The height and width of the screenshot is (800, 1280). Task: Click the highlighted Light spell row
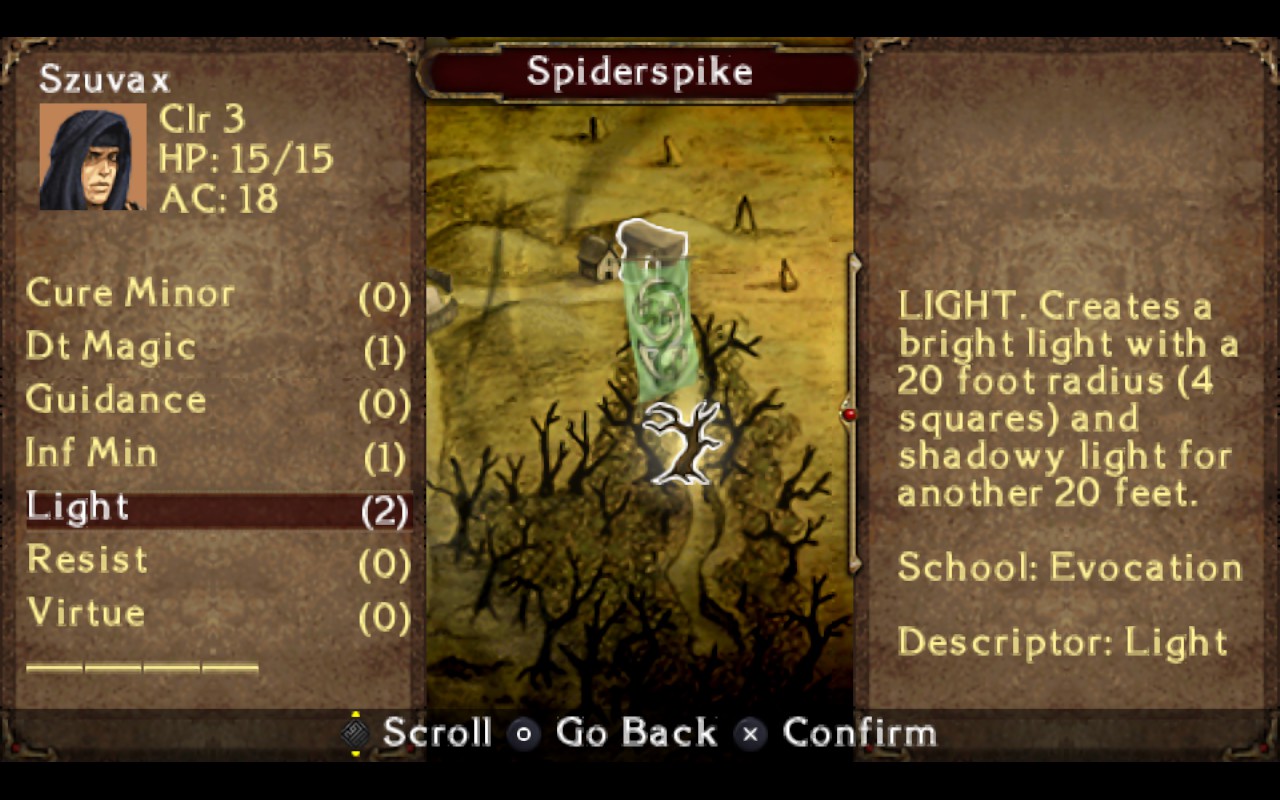pyautogui.click(x=218, y=508)
